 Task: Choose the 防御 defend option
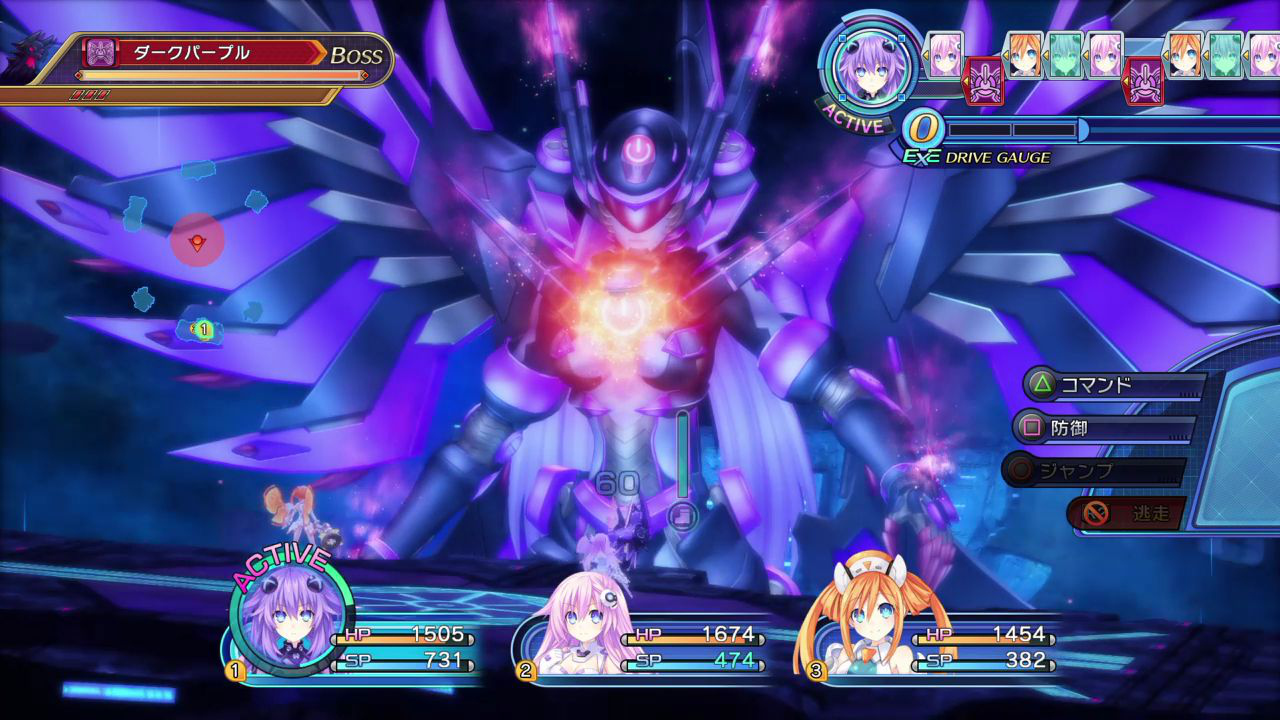coord(1102,428)
